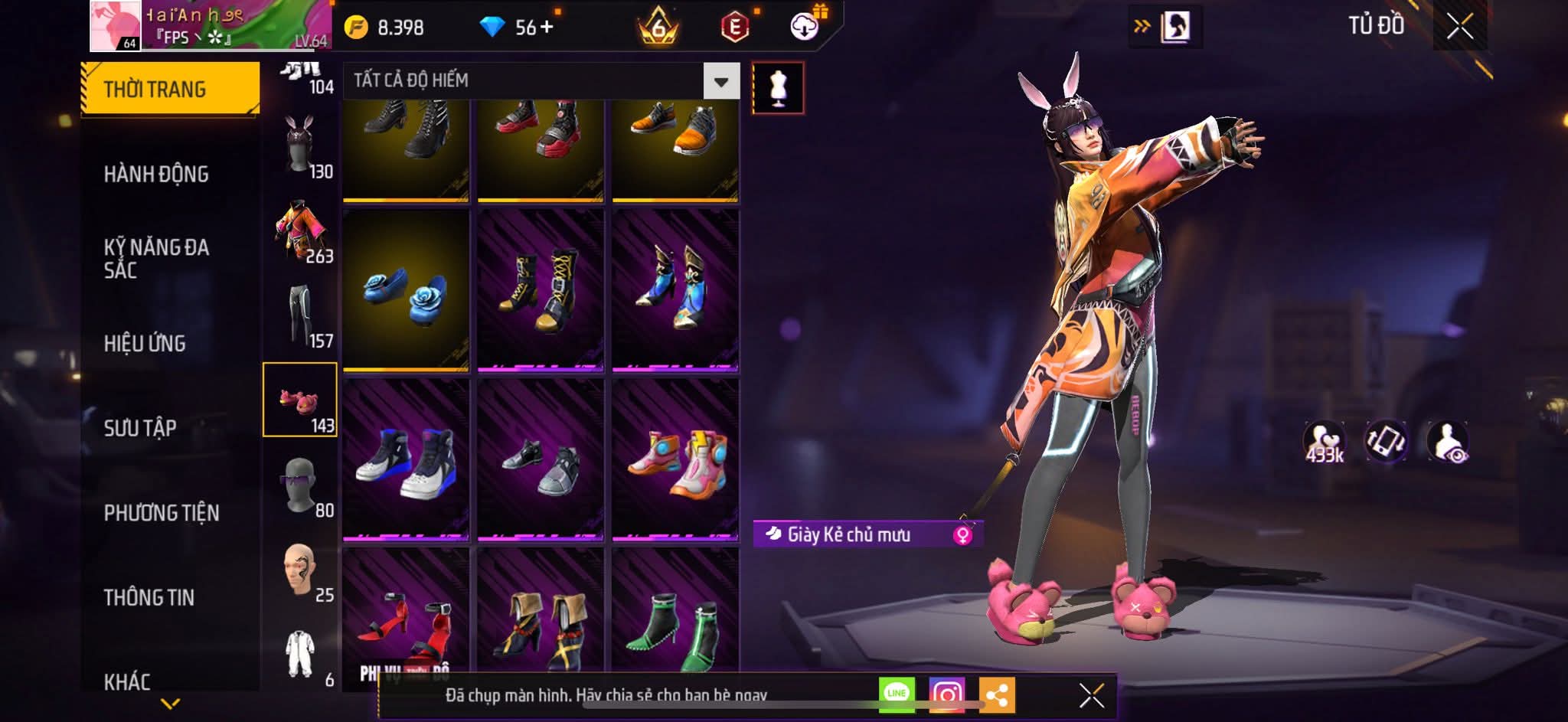
Task: Select the Hiệu Ứng section
Action: 145,344
